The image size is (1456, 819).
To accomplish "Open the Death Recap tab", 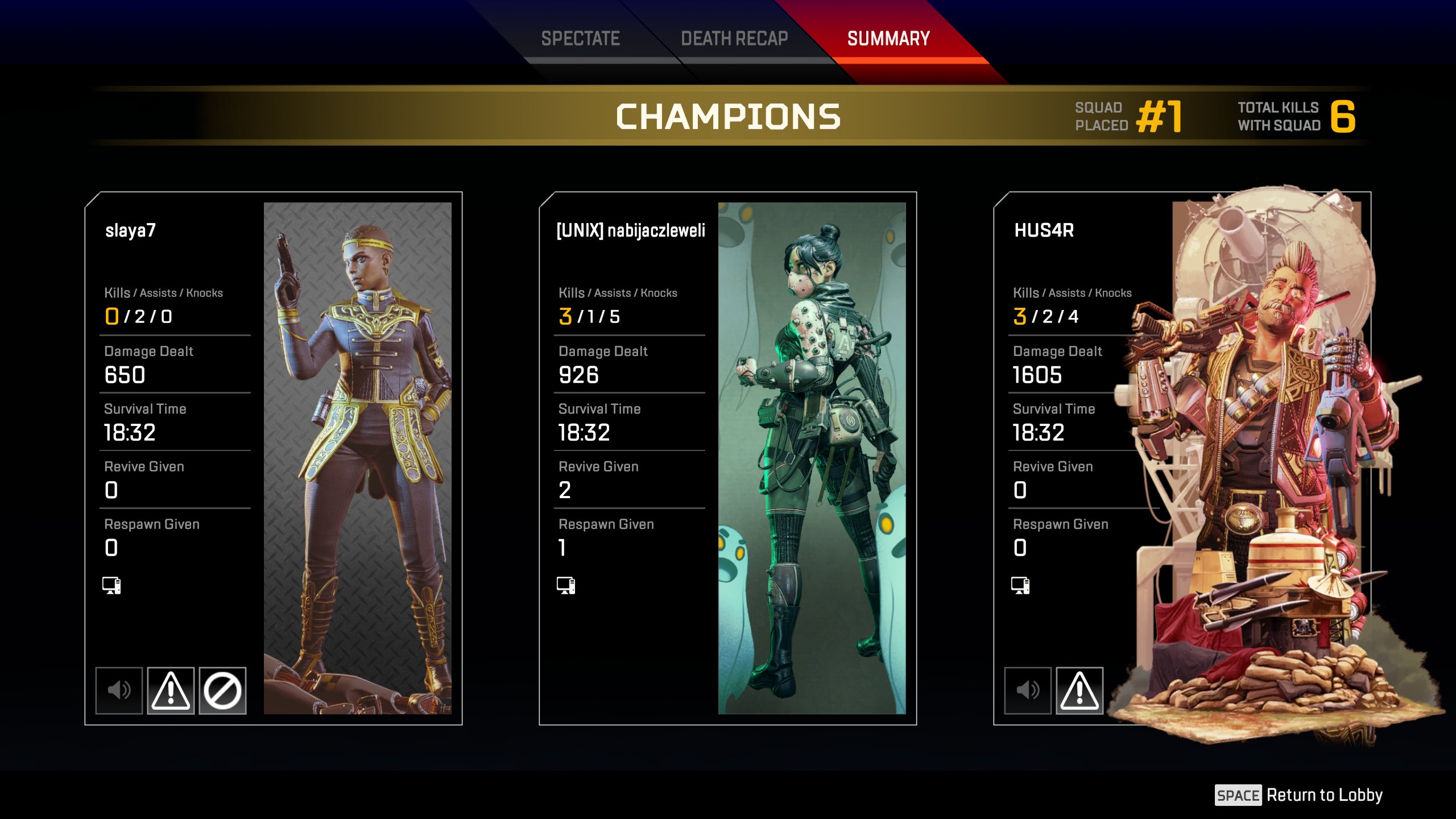I will [734, 39].
